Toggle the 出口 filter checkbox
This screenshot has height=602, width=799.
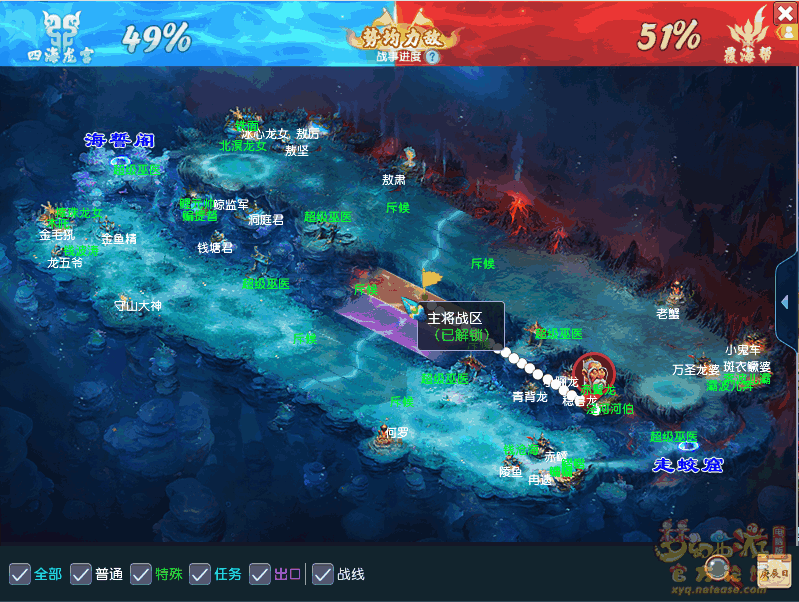tap(260, 574)
